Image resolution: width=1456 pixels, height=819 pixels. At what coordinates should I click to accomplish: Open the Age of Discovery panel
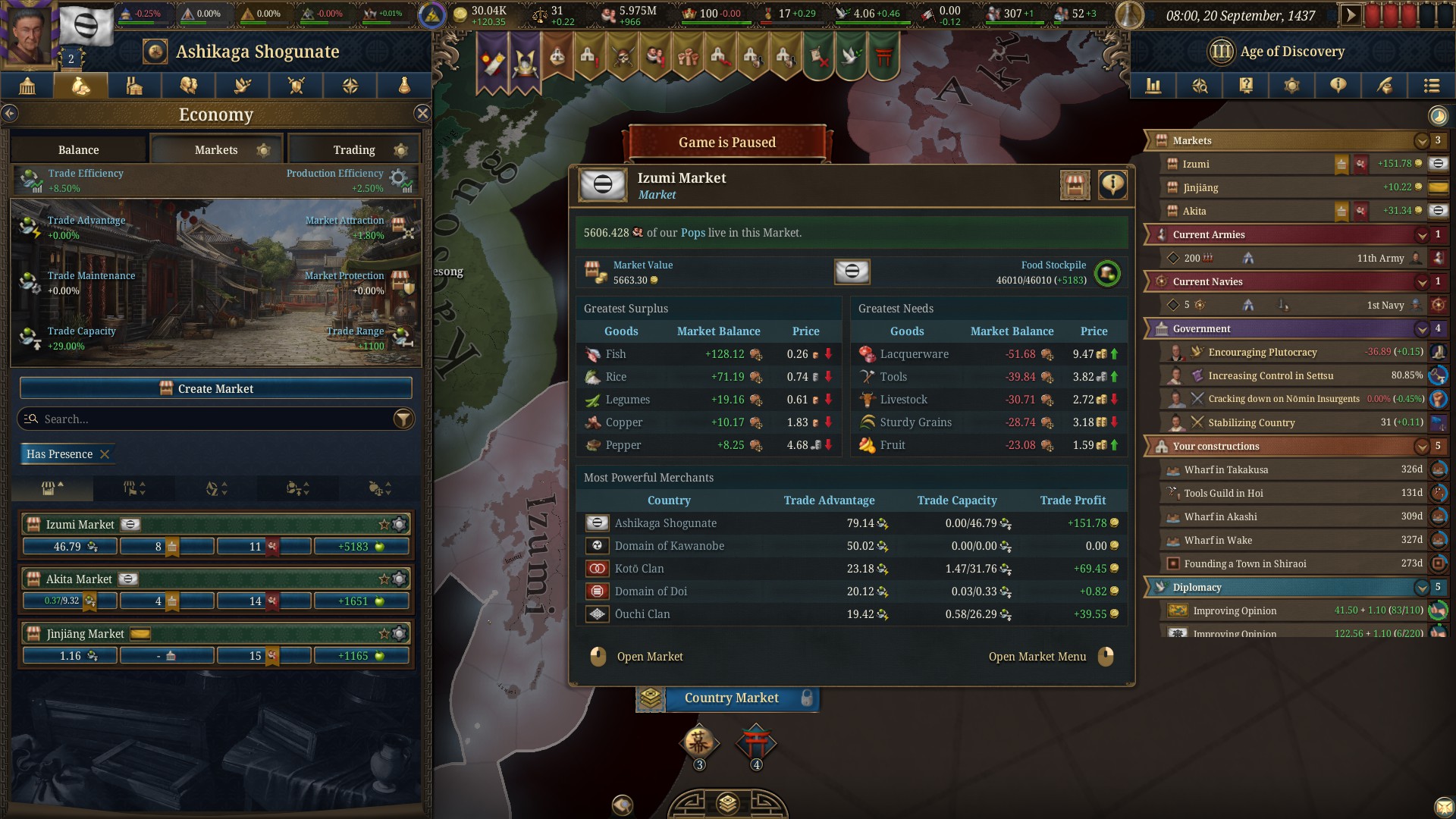point(1291,52)
